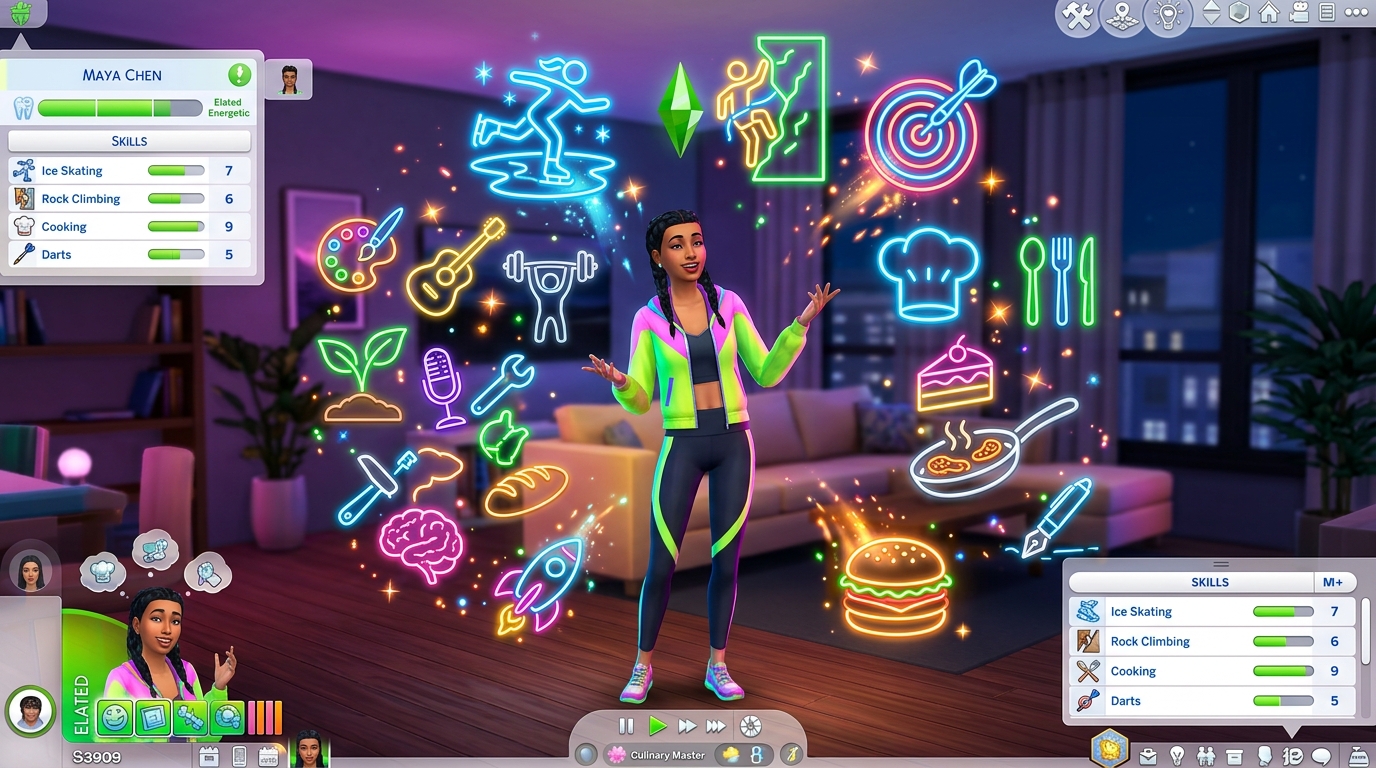Switch to the SKILLS tab
The image size is (1376, 768).
(x=1209, y=581)
